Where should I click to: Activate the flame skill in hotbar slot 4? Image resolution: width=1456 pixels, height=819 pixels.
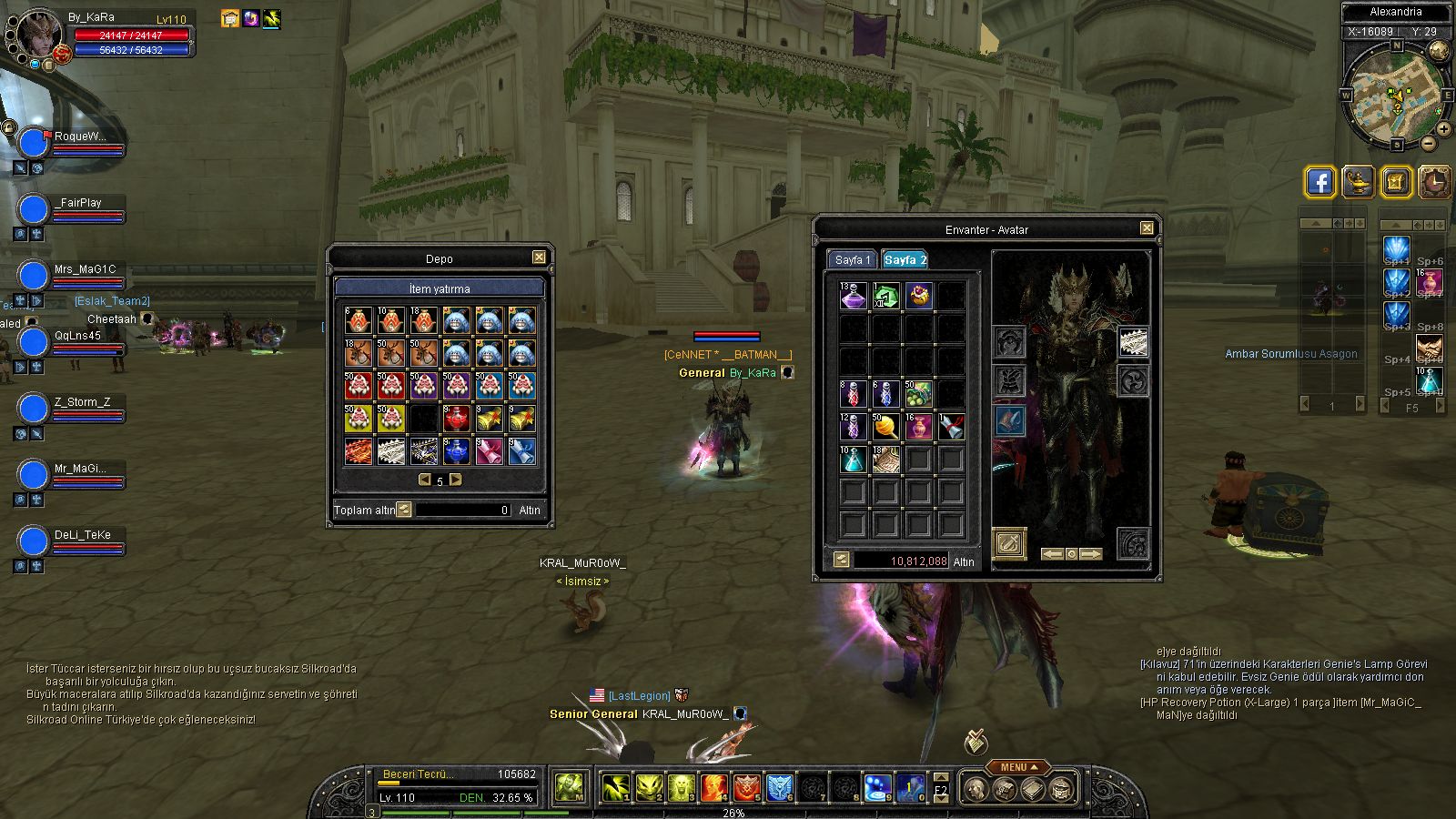tap(714, 787)
